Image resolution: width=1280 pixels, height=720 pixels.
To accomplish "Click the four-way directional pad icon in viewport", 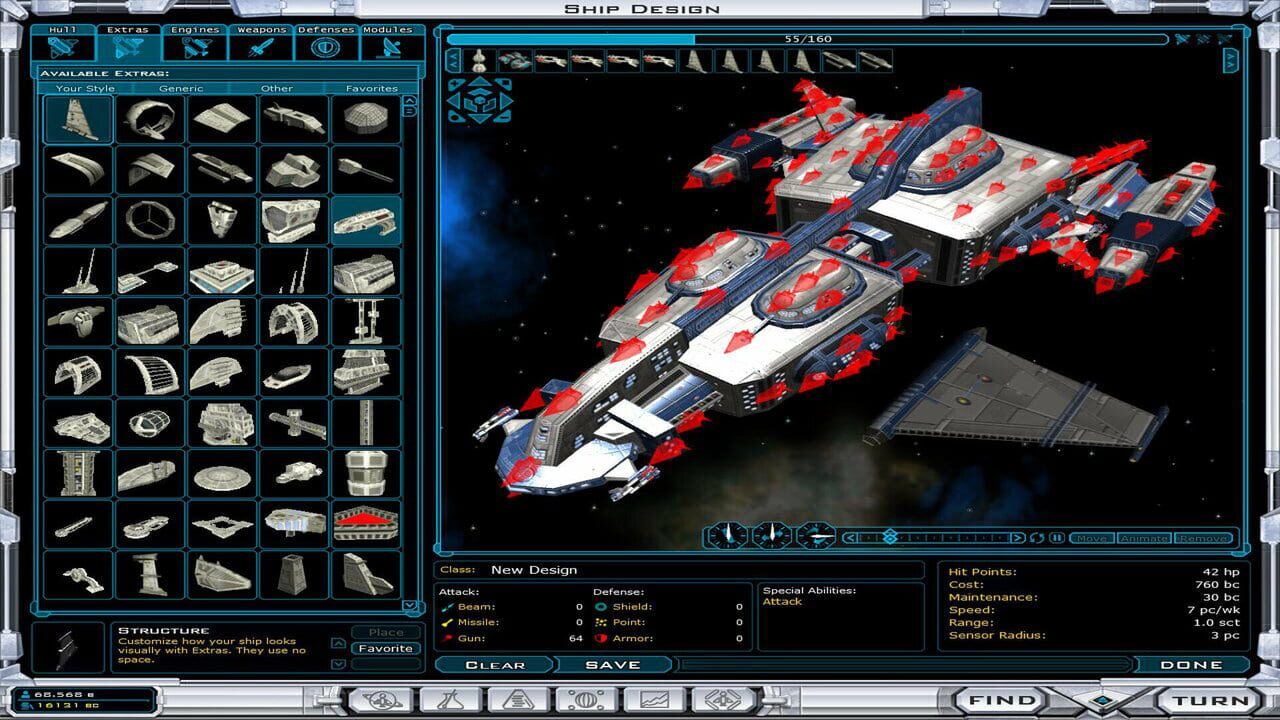I will (479, 99).
